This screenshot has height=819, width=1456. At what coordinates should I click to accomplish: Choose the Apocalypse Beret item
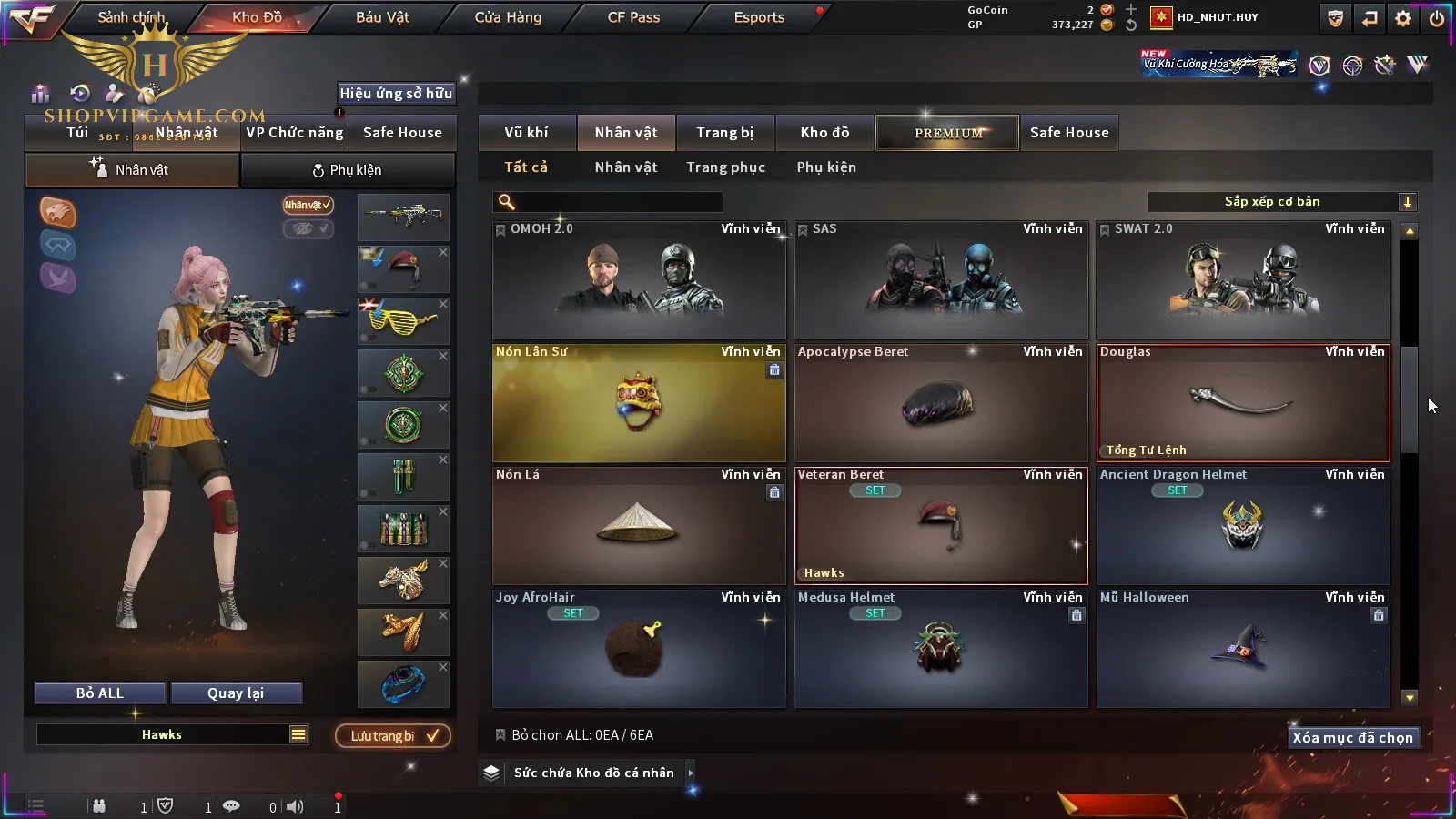[941, 403]
